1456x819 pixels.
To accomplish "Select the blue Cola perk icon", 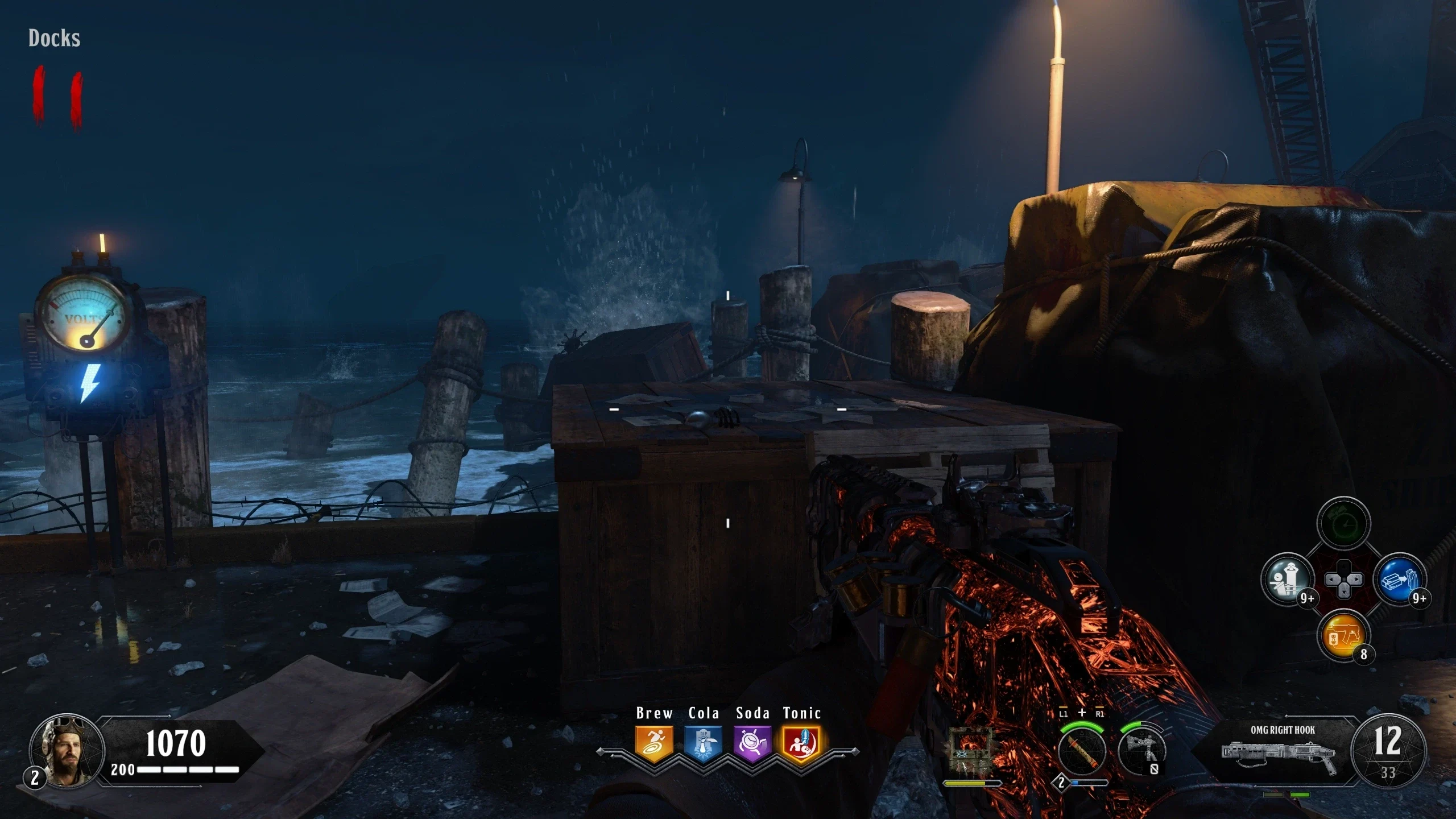I will pos(703,743).
